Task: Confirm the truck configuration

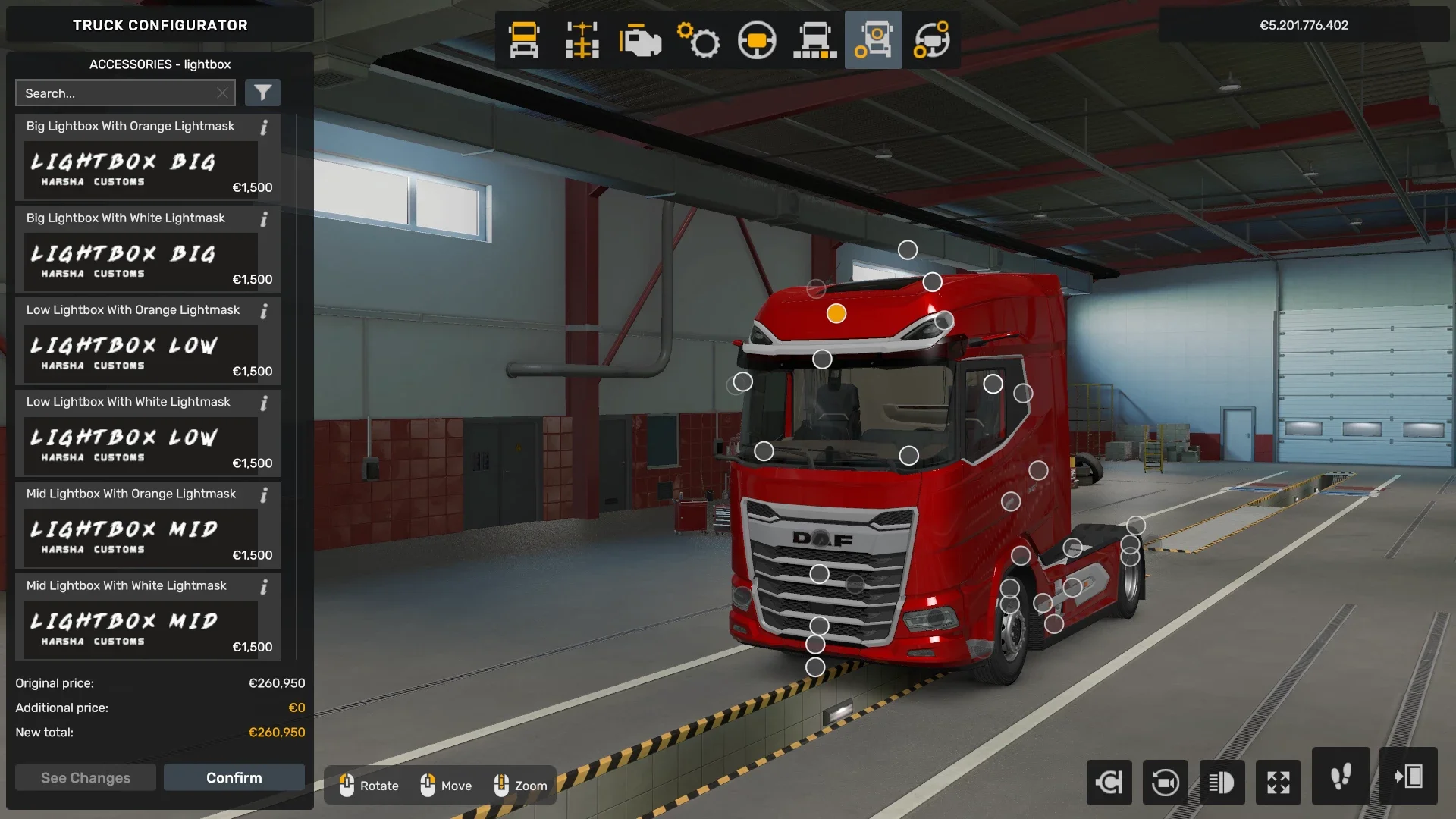Action: point(234,777)
